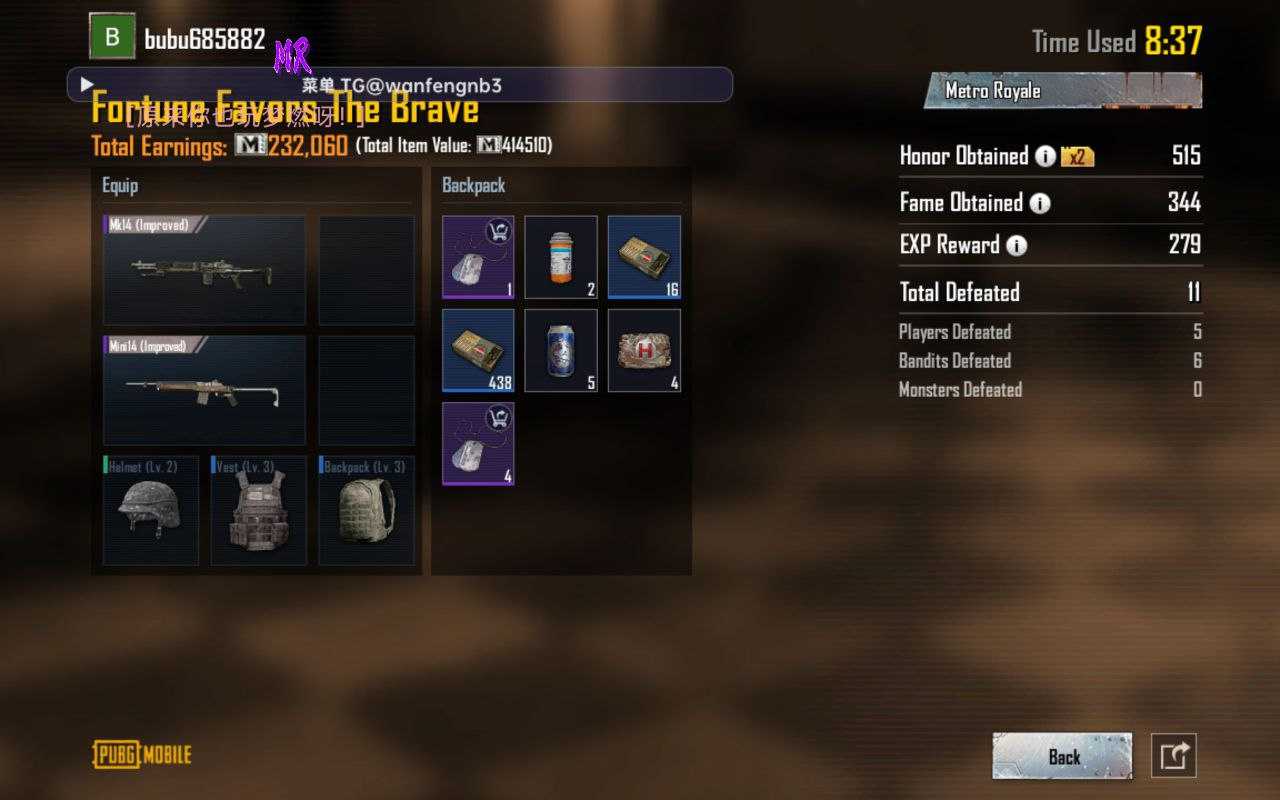The image size is (1280, 800).
Task: Choose the camo medical pouch marked H
Action: coord(644,350)
